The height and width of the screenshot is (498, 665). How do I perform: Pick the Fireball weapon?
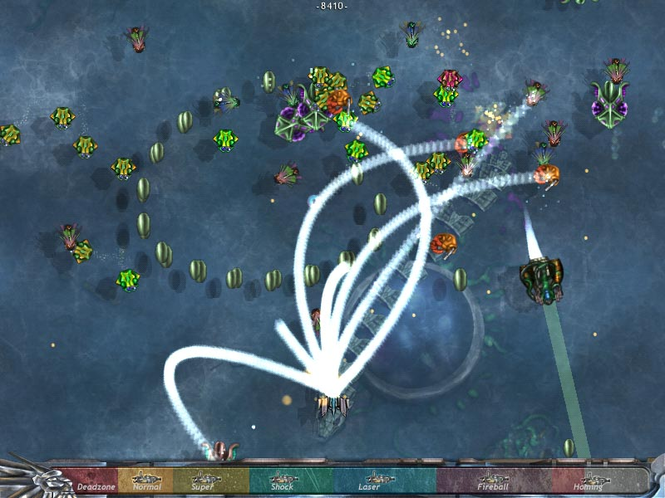493,482
